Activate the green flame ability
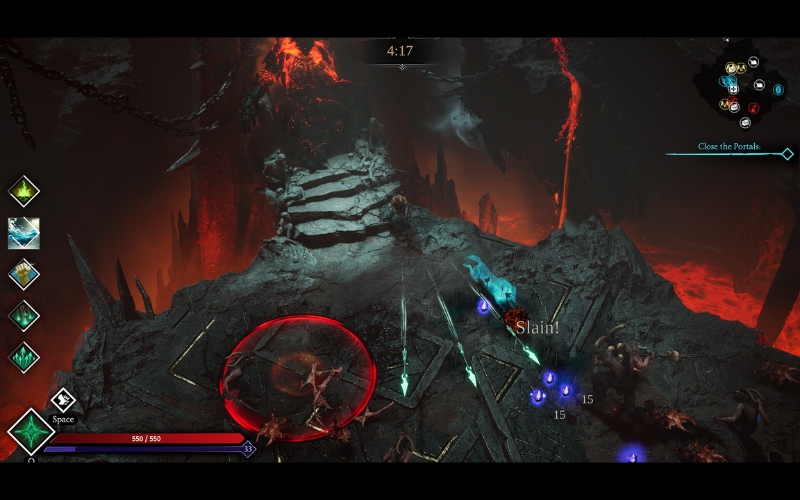This screenshot has height=500, width=800. 24,190
